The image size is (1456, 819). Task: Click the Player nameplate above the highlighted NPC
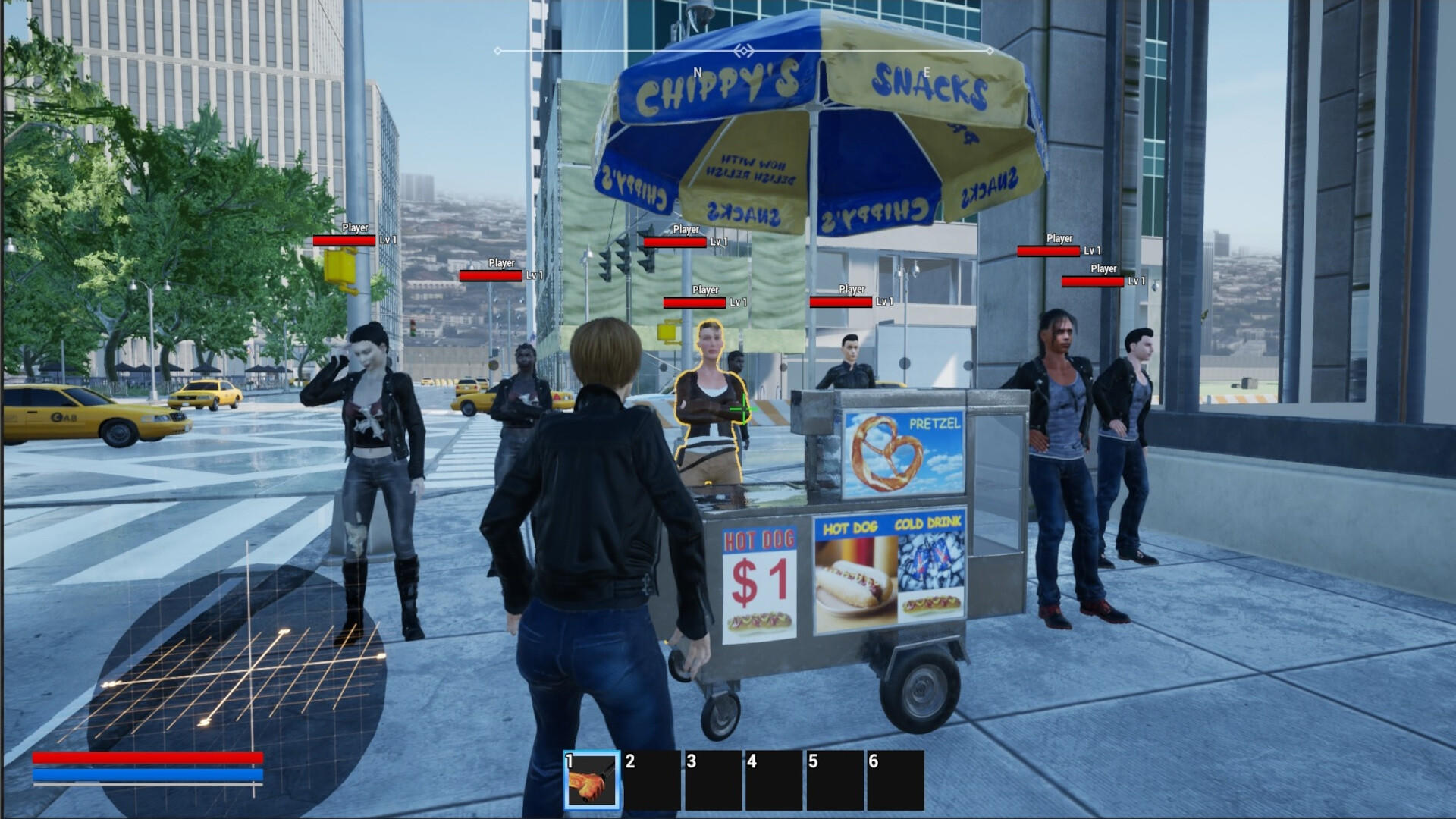704,290
